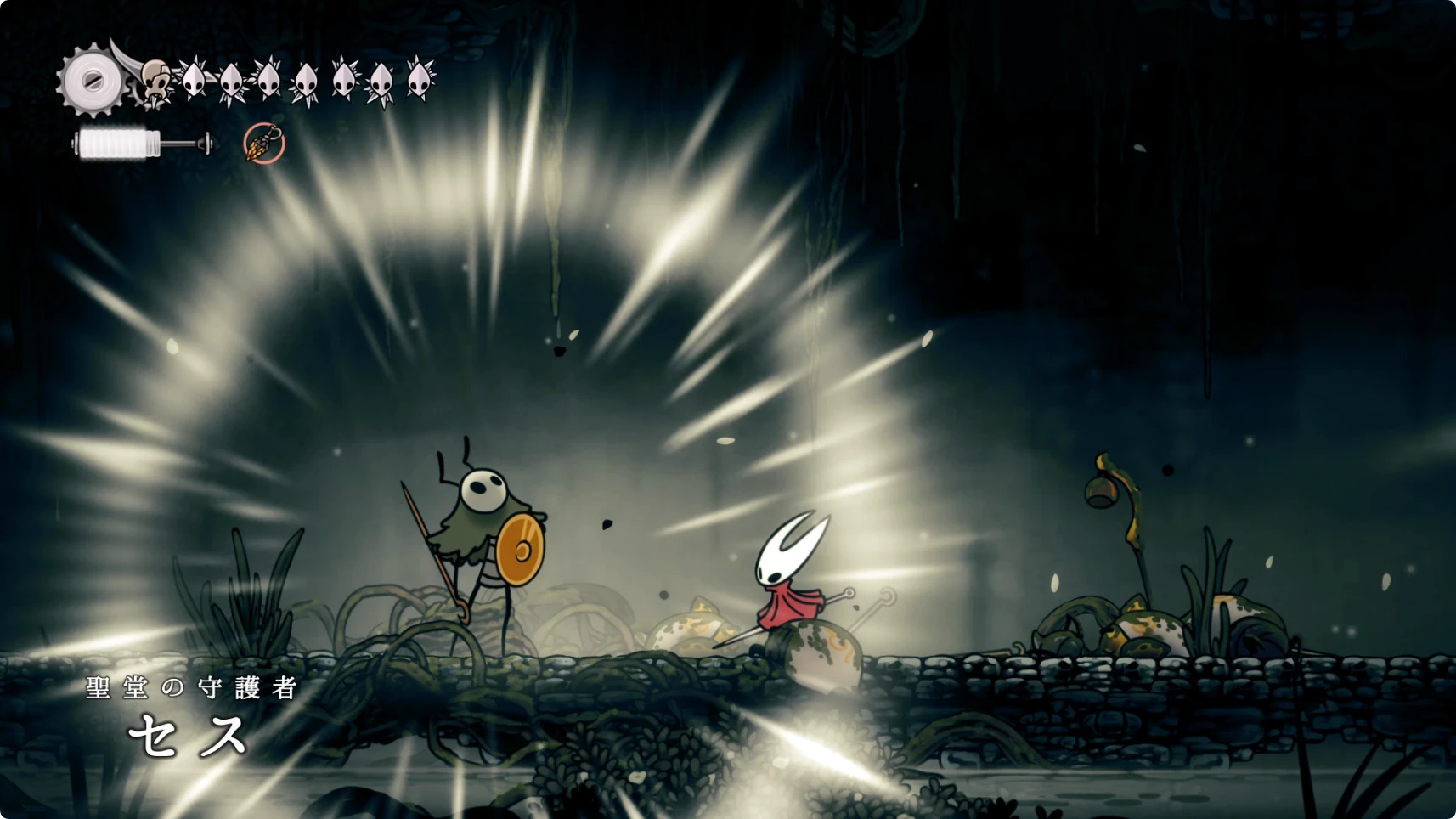1456x819 pixels.
Task: Select the equipped tool icon in orange ring
Action: pyautogui.click(x=263, y=144)
